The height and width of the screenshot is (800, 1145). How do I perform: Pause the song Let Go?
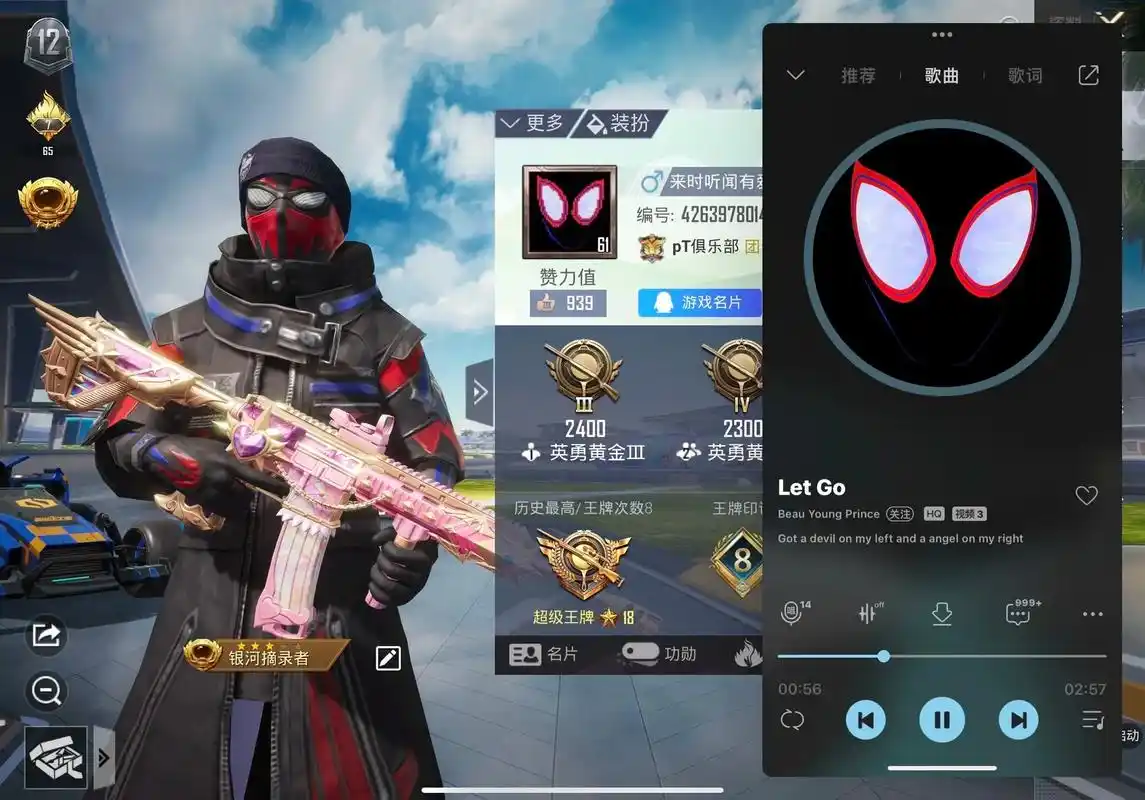(x=941, y=719)
